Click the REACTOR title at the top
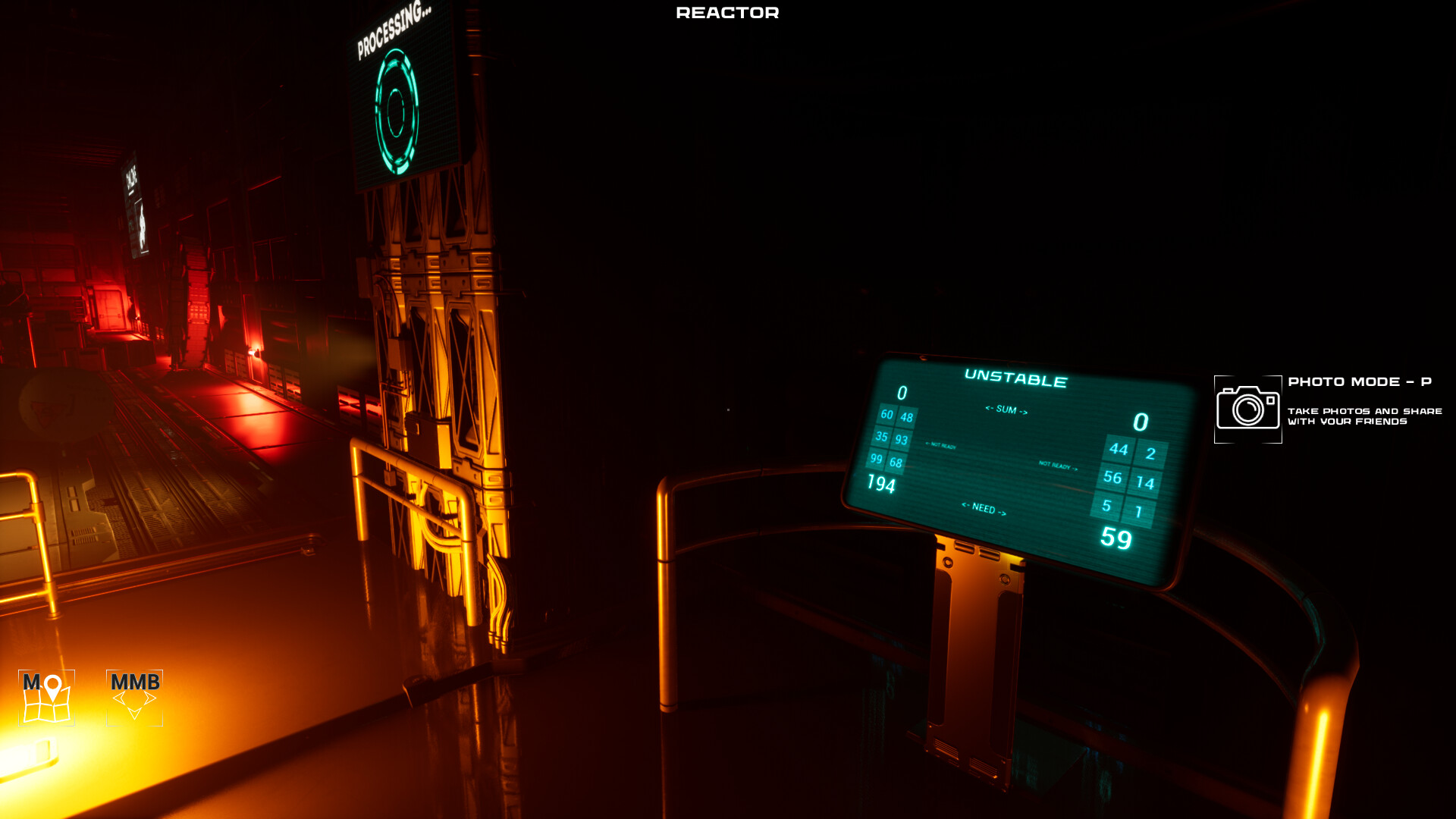The image size is (1456, 819). 726,12
